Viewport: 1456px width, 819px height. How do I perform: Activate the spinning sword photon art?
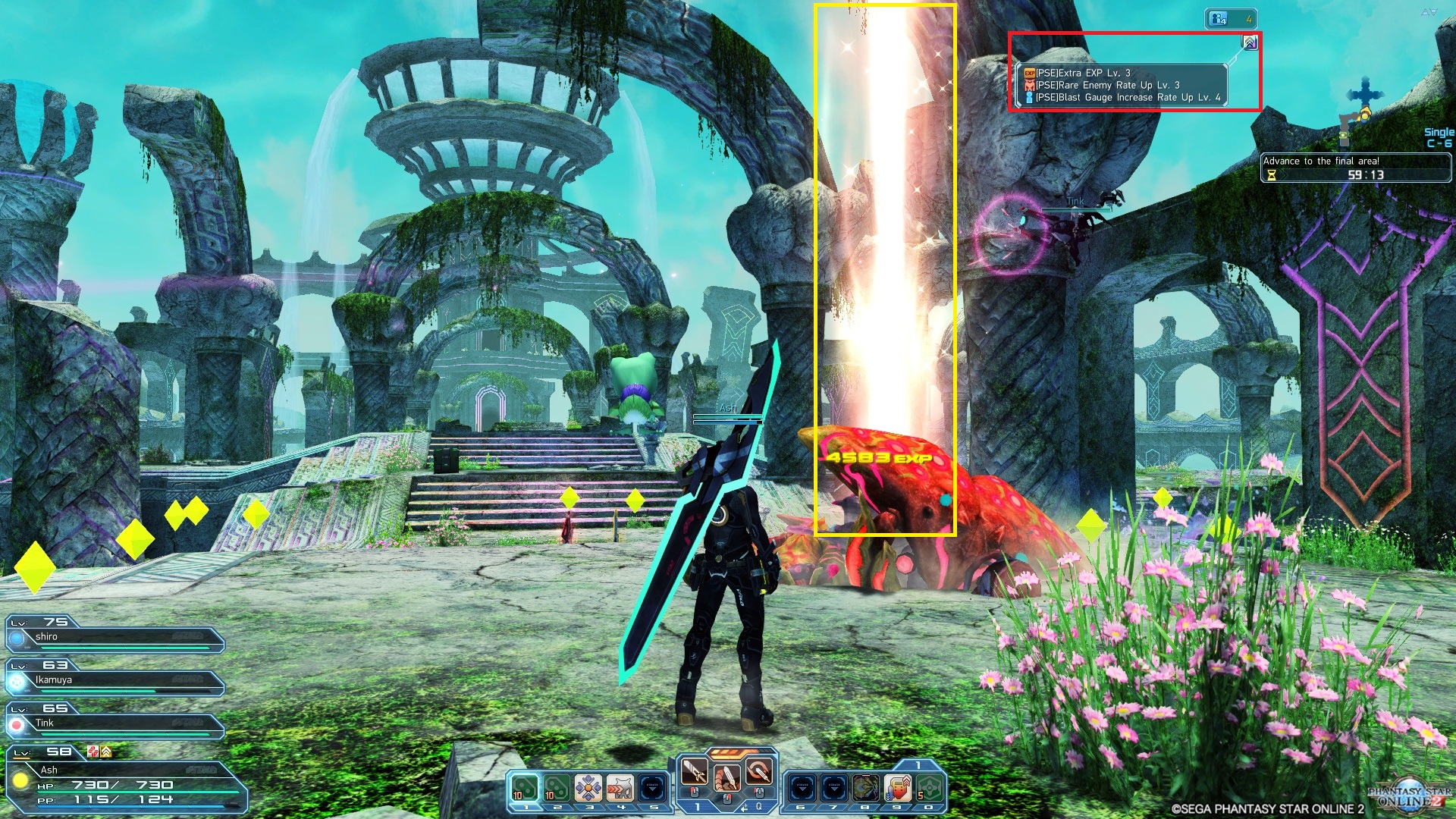(758, 773)
